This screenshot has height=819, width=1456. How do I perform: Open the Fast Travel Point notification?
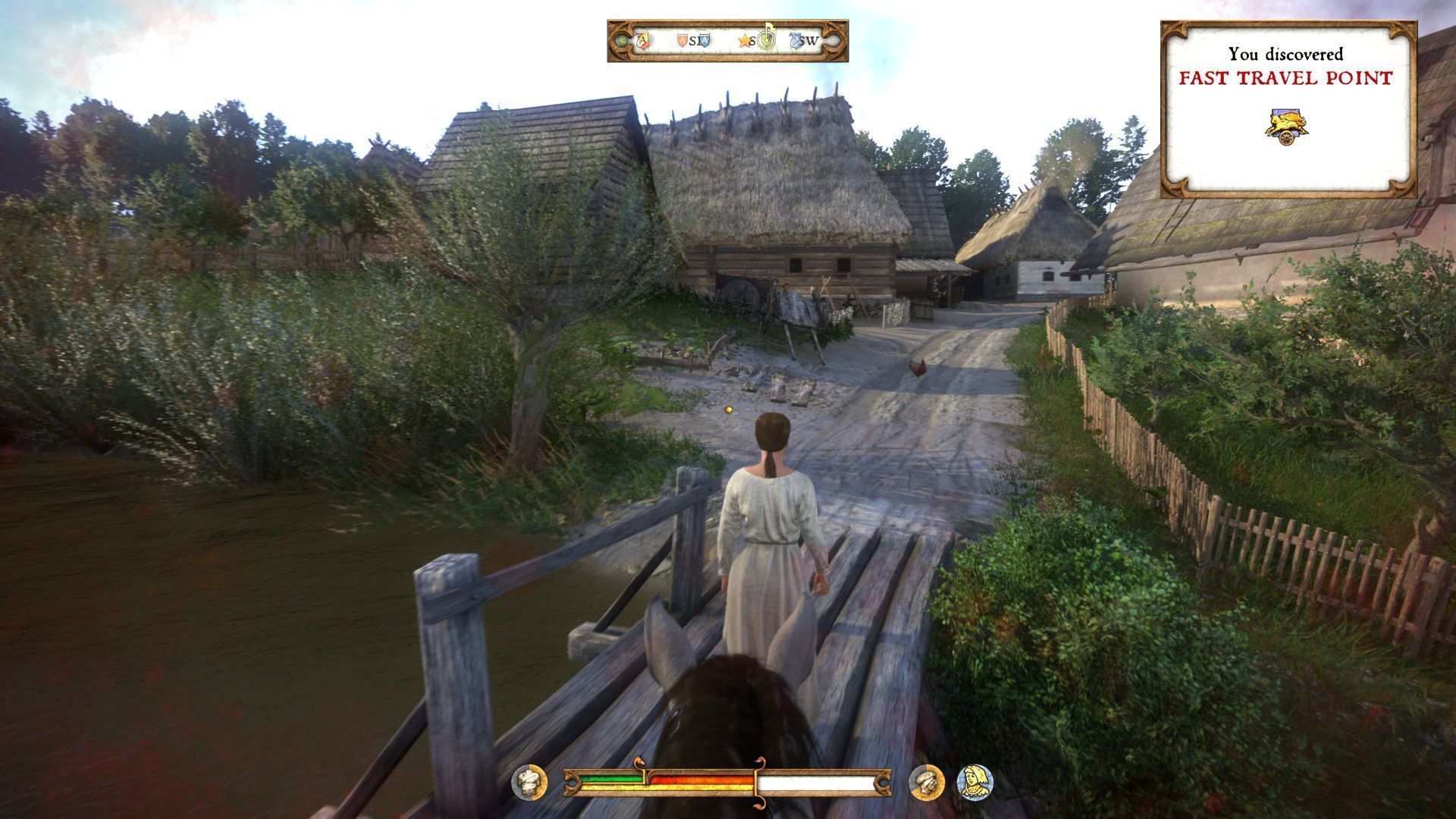tap(1288, 108)
